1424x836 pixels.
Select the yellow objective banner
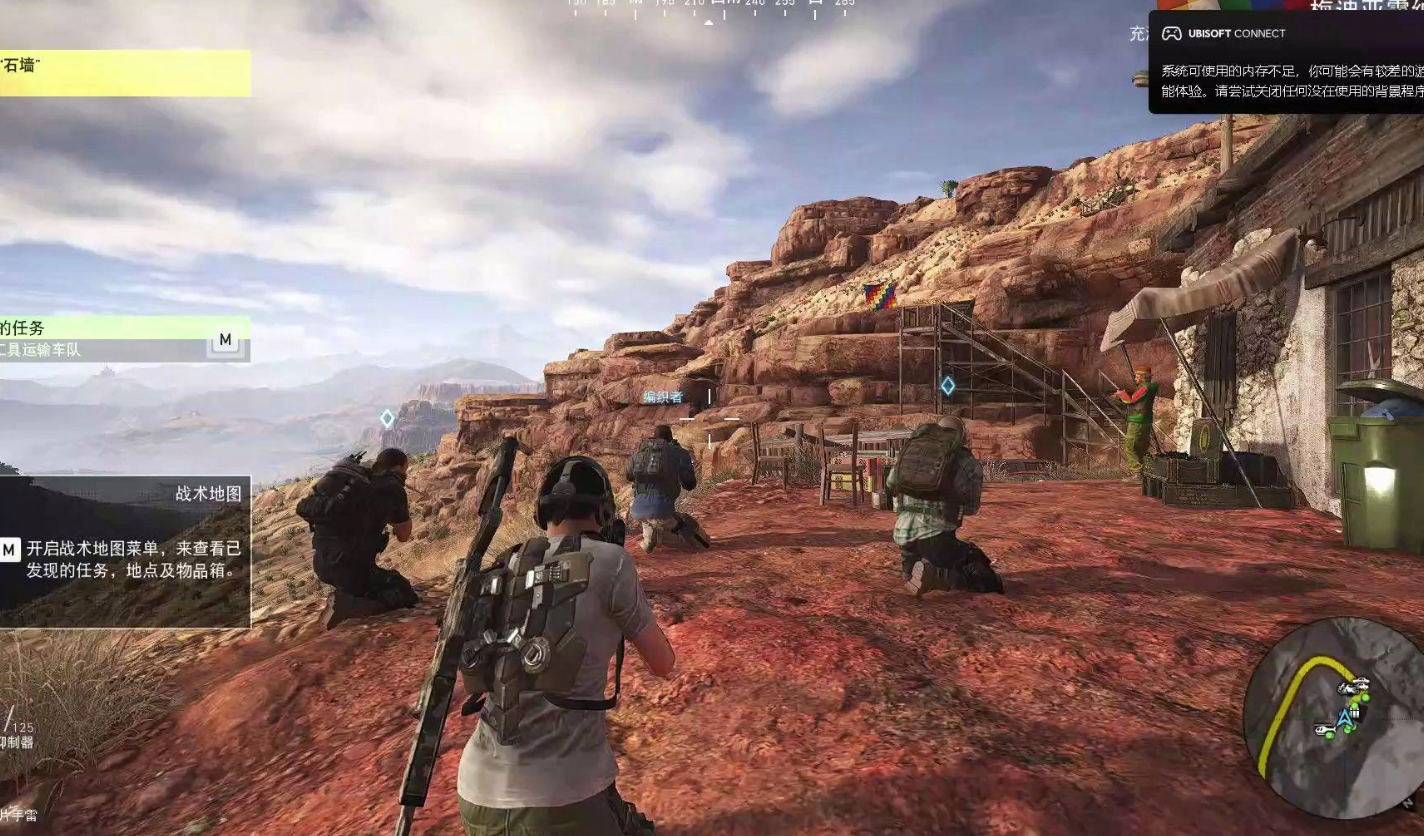point(124,73)
